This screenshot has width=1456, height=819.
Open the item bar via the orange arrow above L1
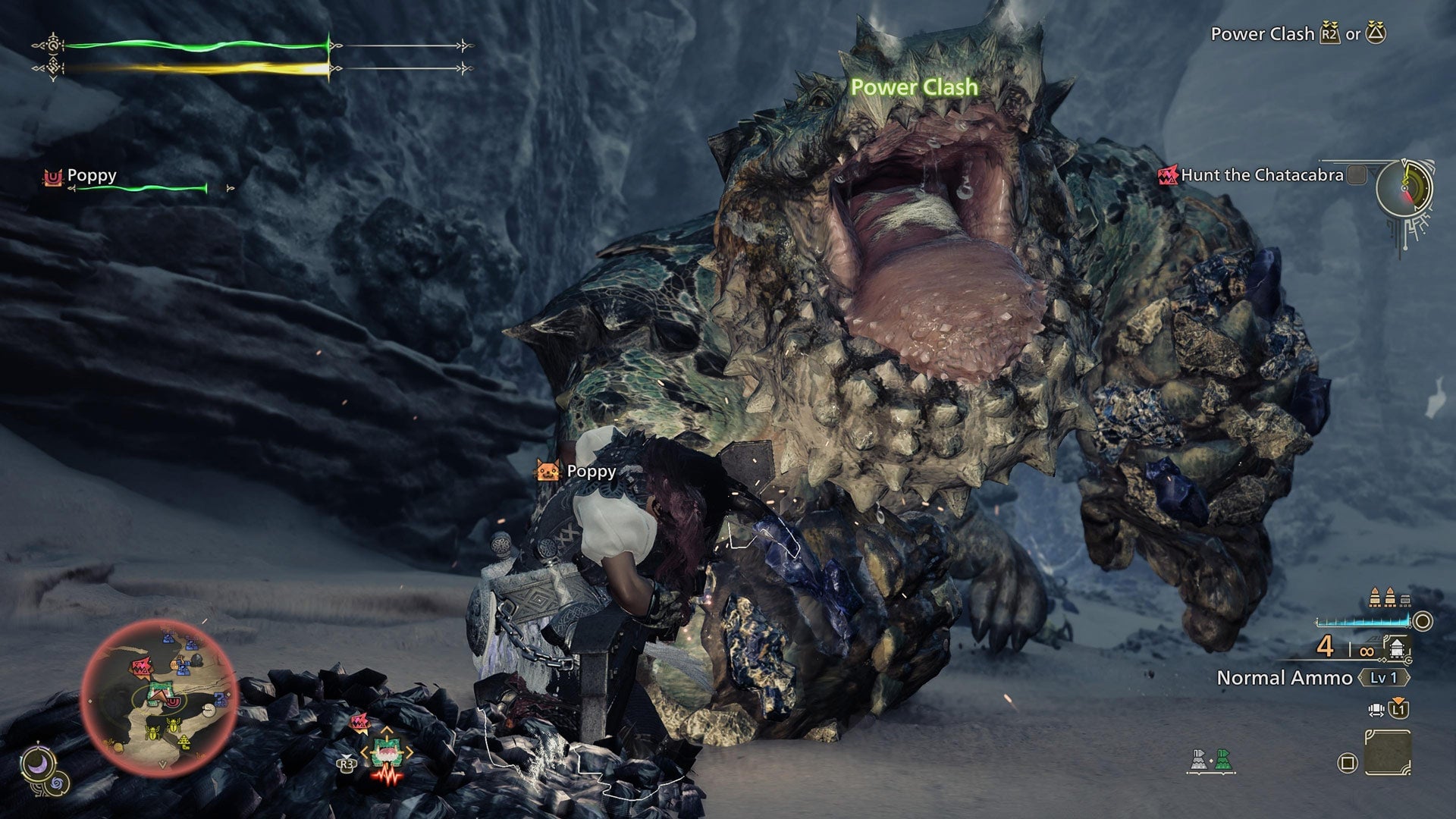[x=1398, y=698]
